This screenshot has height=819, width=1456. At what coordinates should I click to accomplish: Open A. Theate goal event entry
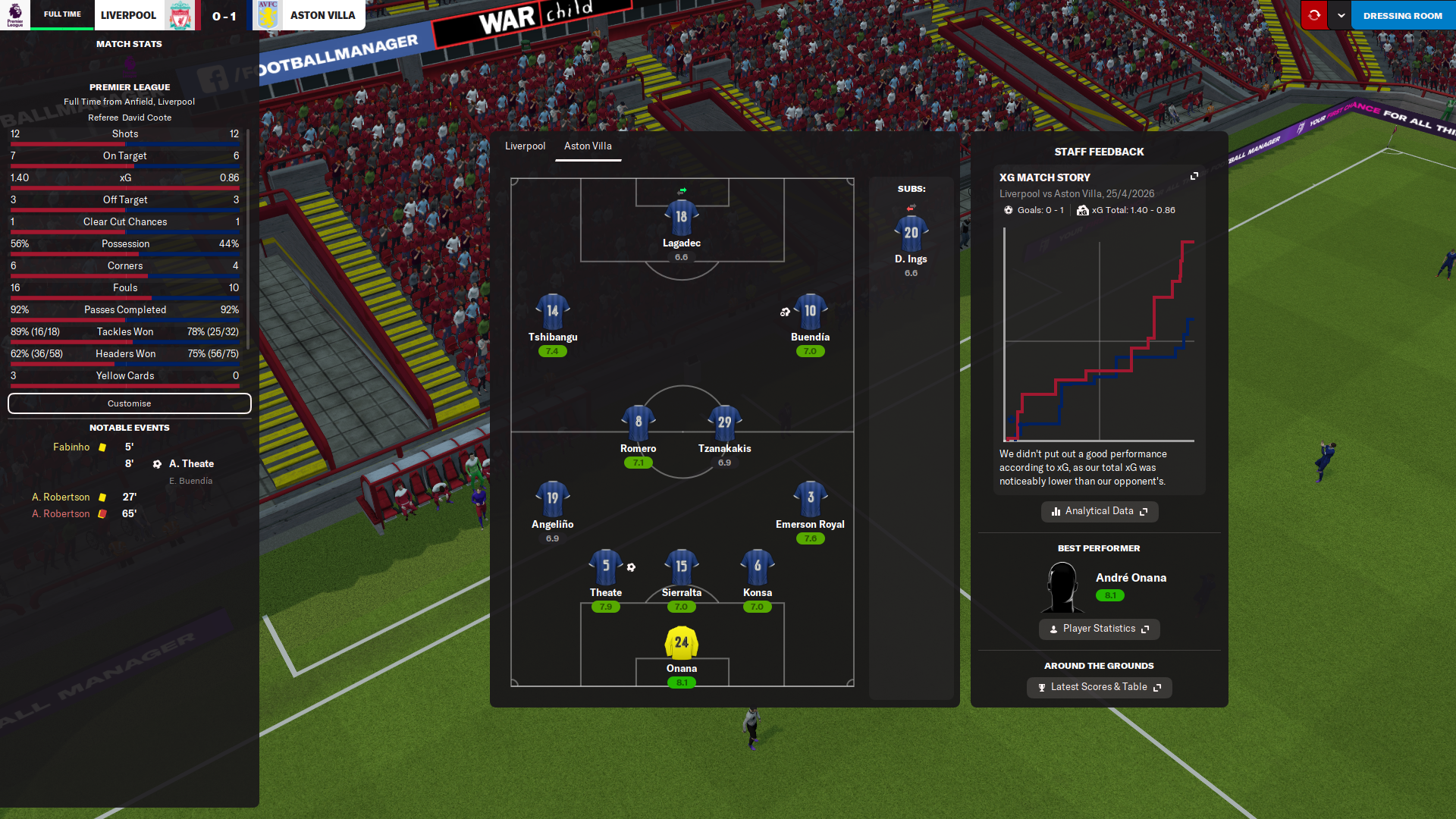[x=191, y=464]
